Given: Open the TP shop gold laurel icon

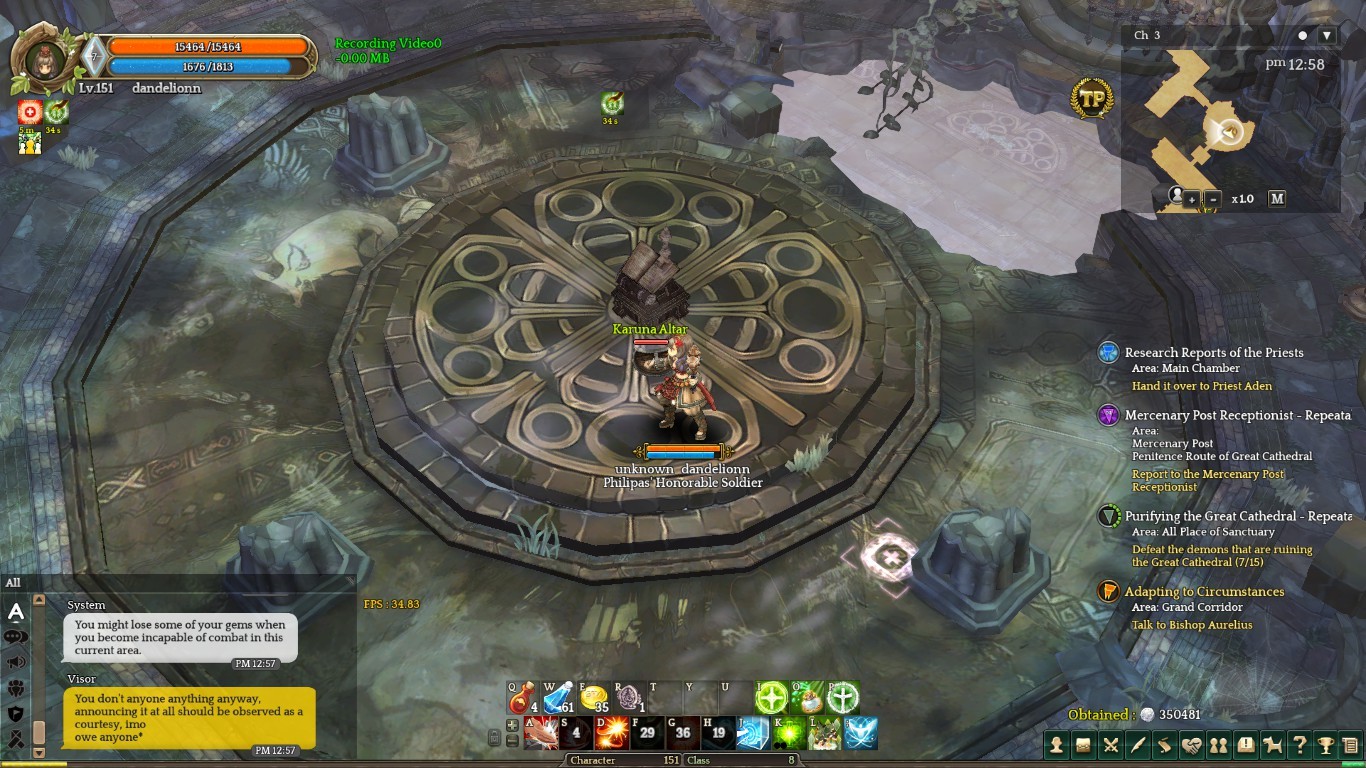Looking at the screenshot, I should 1091,98.
